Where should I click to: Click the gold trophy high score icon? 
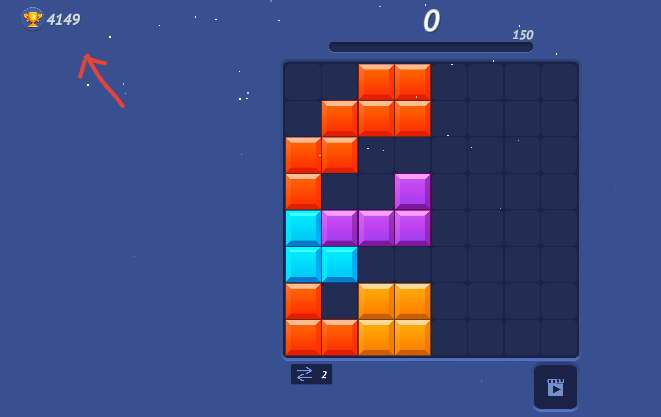(x=32, y=19)
